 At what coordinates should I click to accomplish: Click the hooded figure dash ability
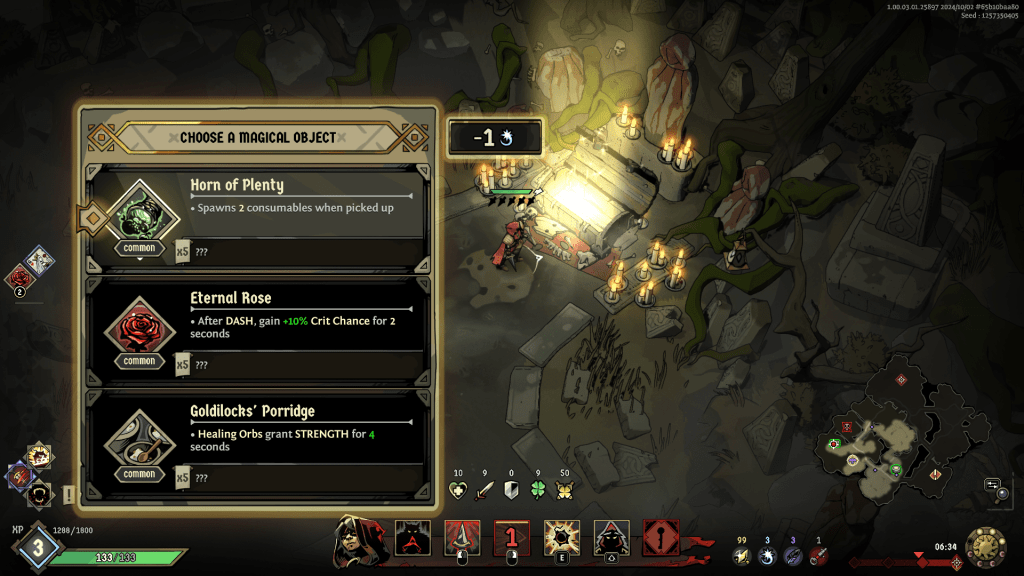click(x=611, y=539)
